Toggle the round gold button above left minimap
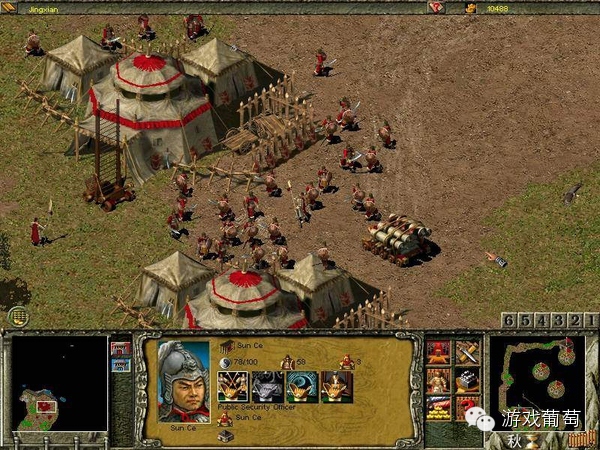600x450 pixels. (20, 317)
